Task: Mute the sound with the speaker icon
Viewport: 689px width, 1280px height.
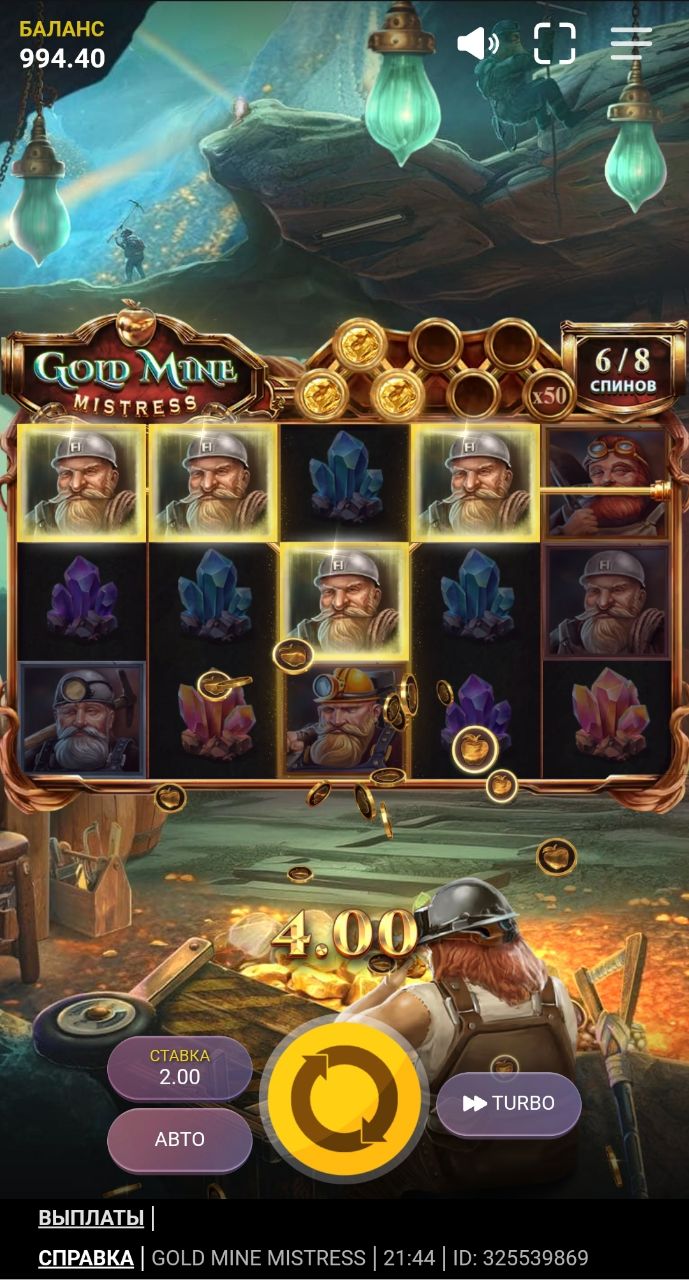Action: pyautogui.click(x=477, y=43)
